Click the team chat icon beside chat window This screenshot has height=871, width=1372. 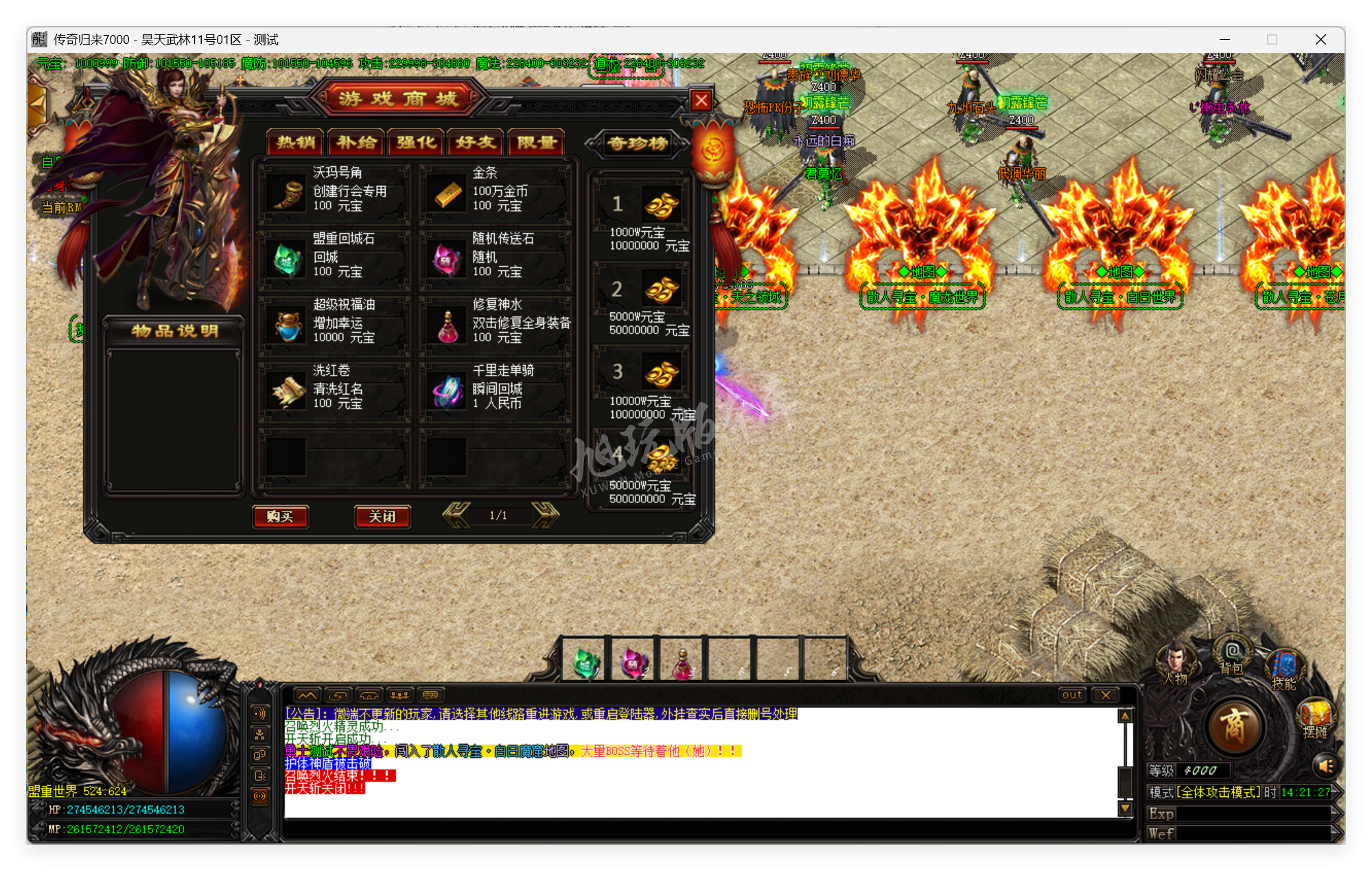(399, 695)
